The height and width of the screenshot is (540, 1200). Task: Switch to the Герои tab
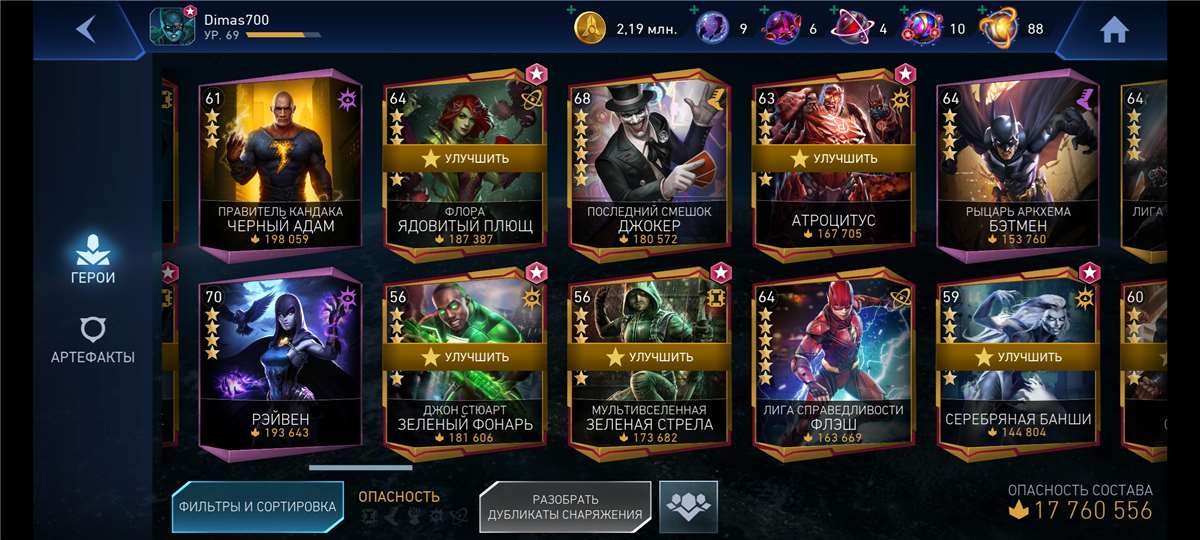tap(92, 259)
